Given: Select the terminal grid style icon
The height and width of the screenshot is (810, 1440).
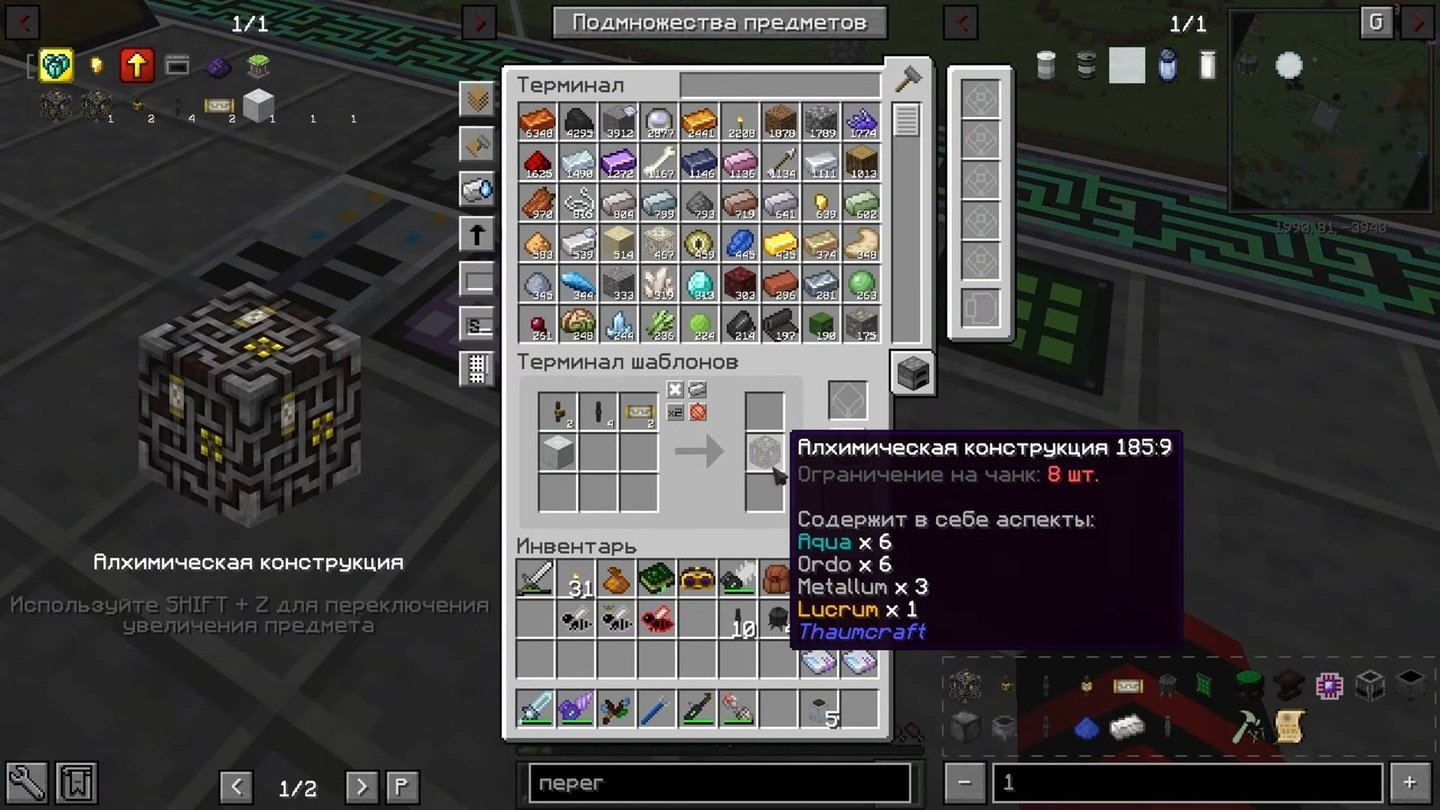Looking at the screenshot, I should click(476, 368).
